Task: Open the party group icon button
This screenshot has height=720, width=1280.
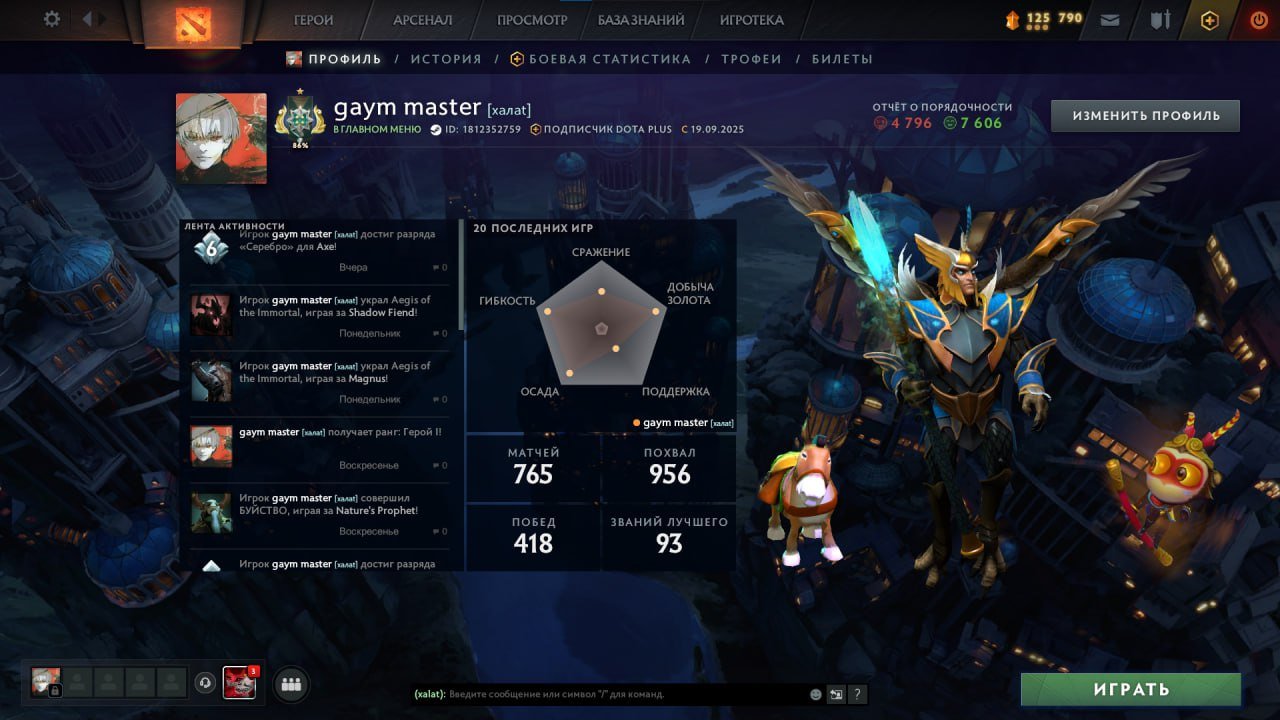Action: 291,684
